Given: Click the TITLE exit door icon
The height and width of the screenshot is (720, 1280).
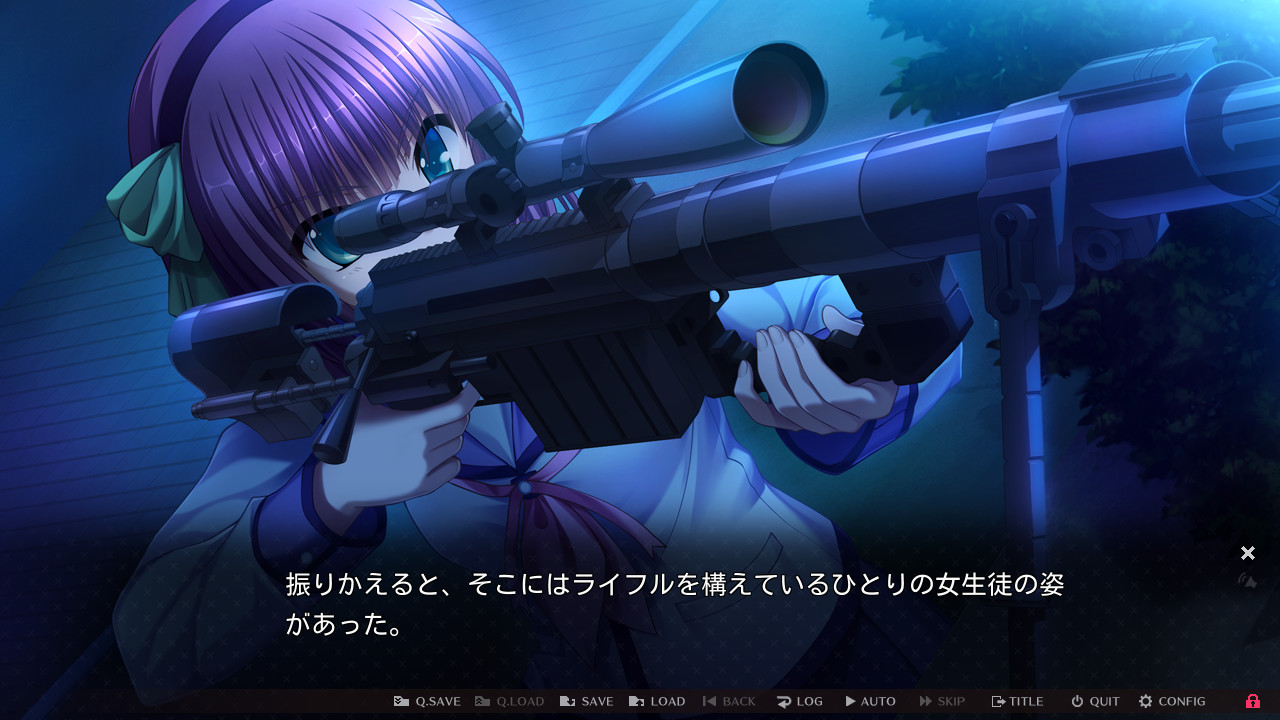Looking at the screenshot, I should coord(998,701).
